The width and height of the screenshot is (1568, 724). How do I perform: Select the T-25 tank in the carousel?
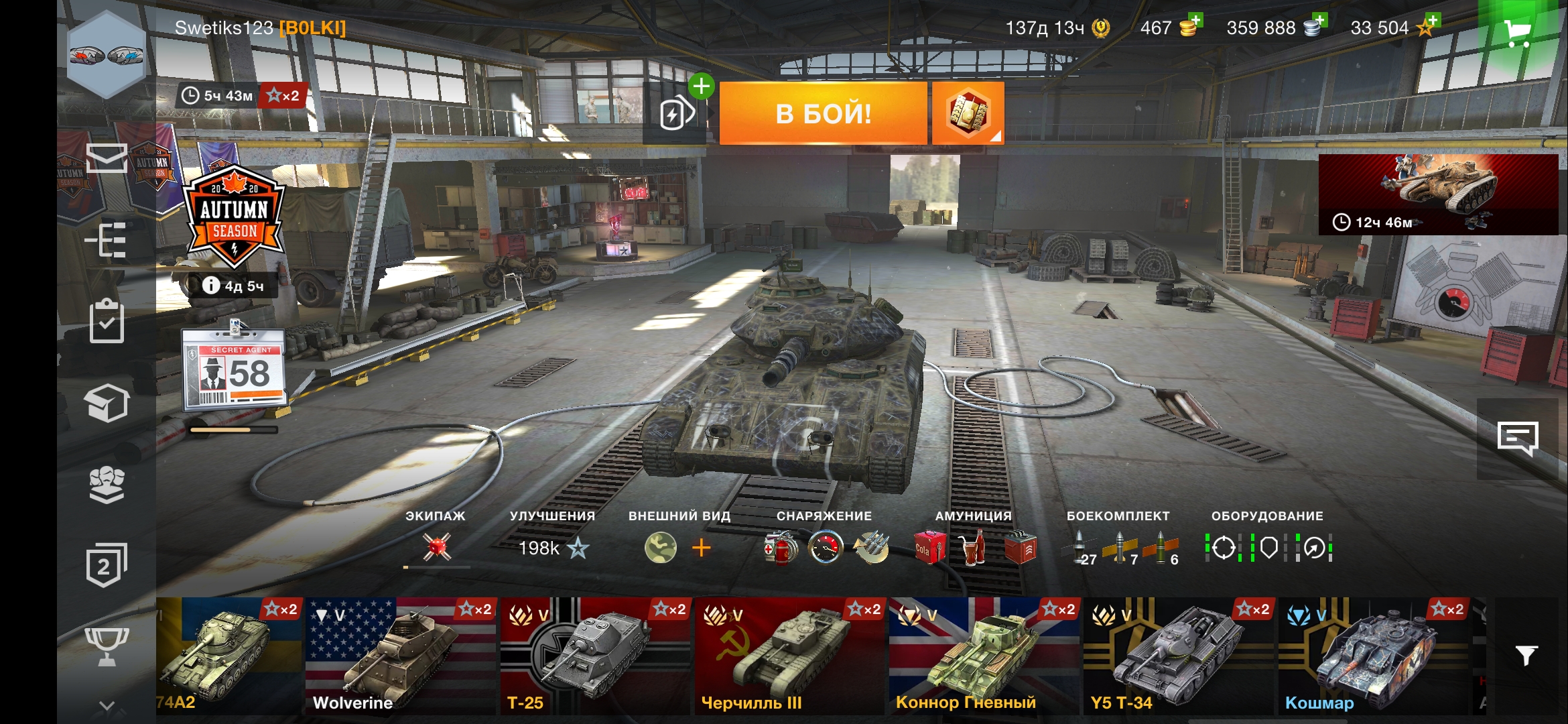click(x=594, y=656)
